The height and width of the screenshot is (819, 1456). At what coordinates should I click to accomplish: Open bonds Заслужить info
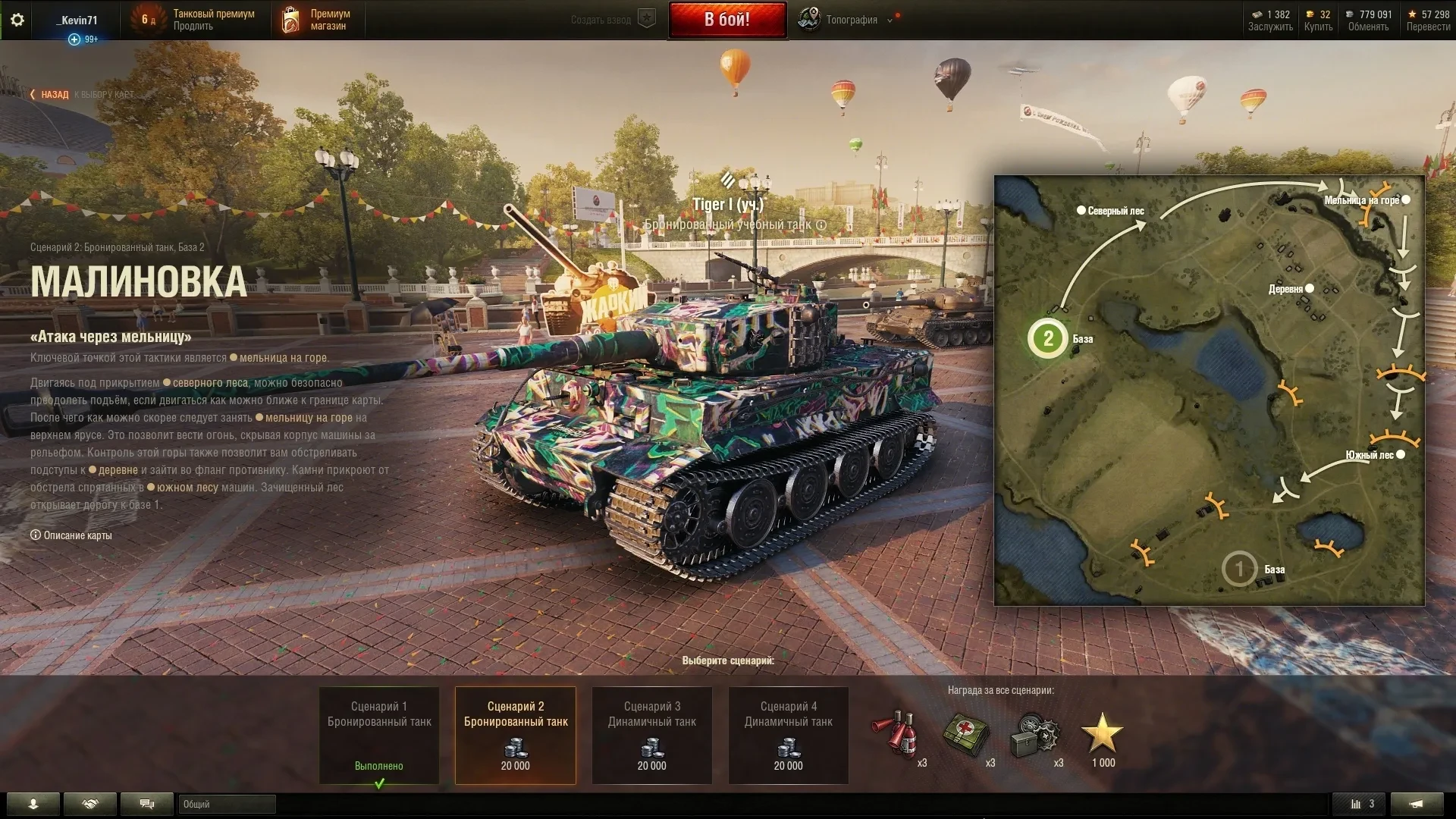coord(1270,27)
